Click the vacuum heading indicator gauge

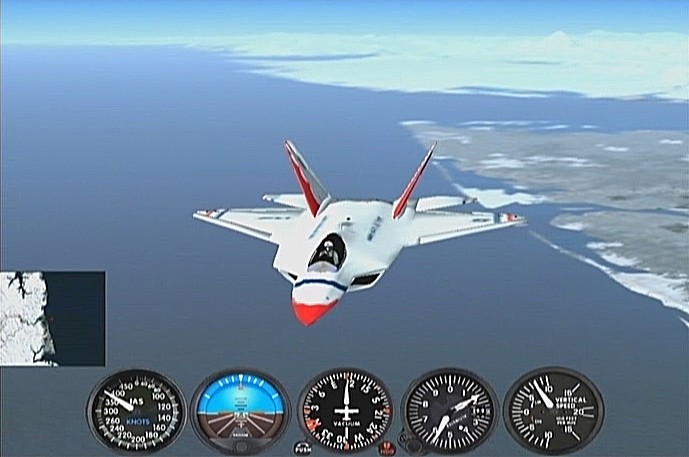[345, 410]
